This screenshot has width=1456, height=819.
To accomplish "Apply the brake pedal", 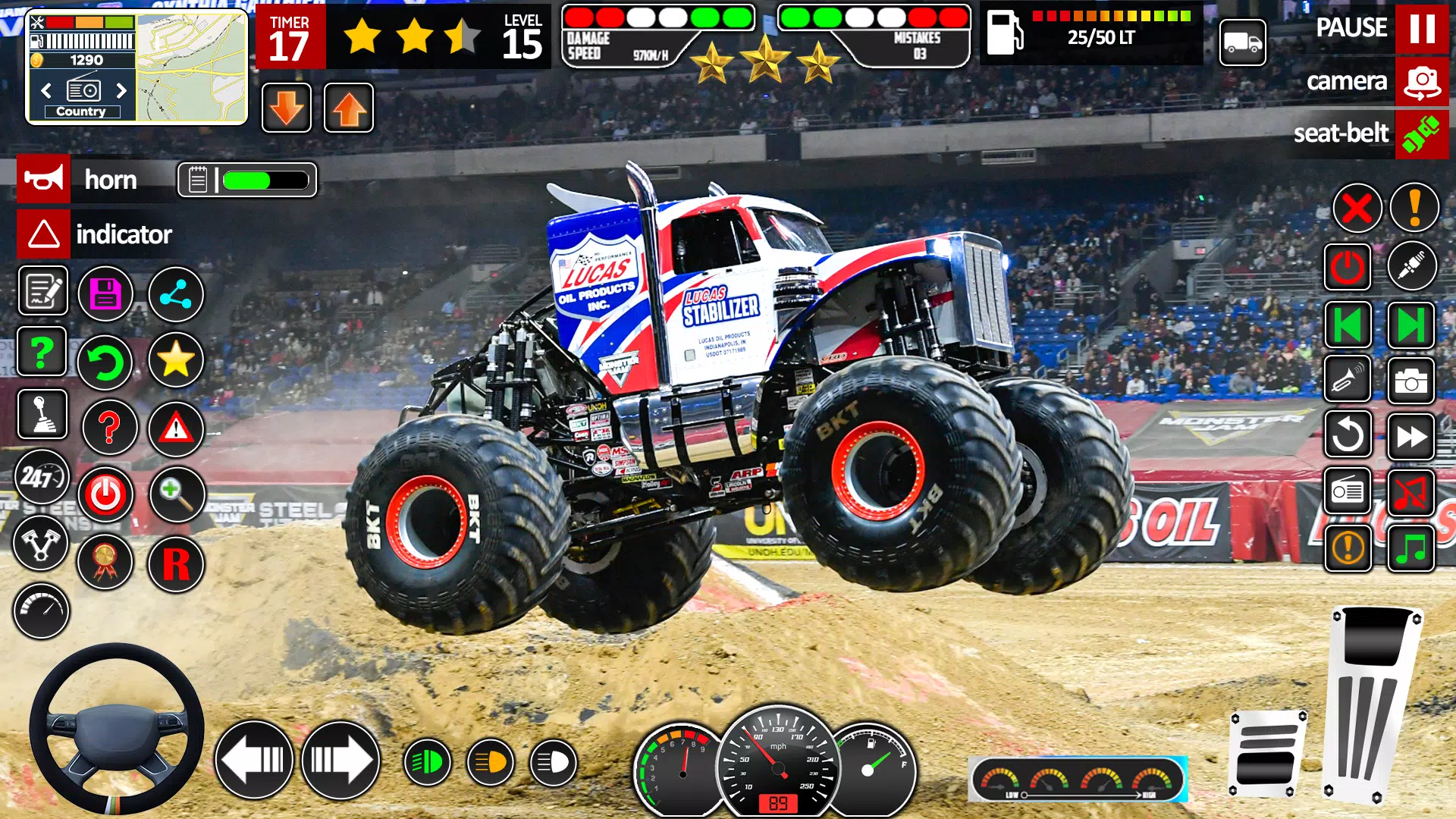I will 1267,753.
